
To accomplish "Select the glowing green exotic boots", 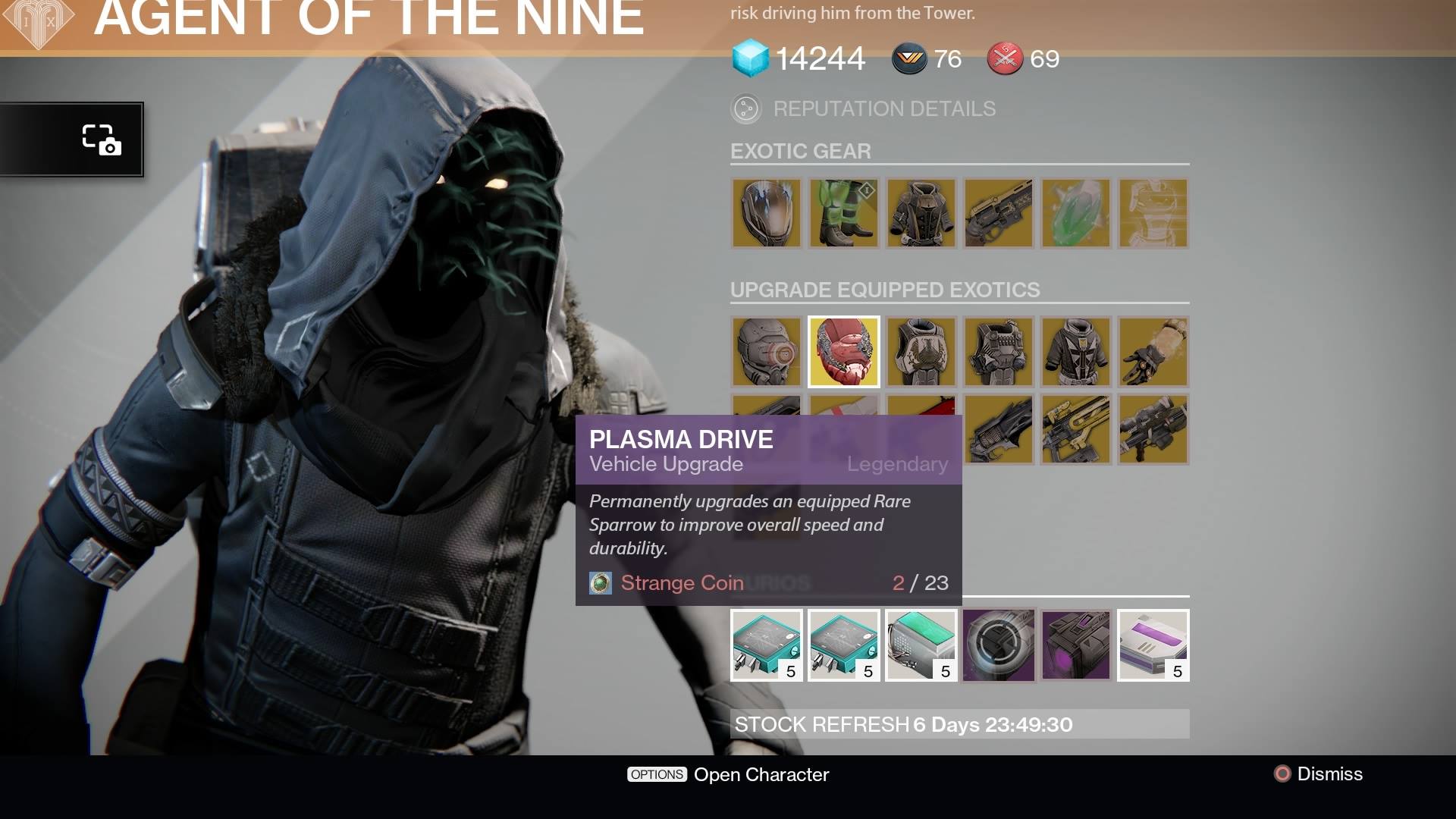I will click(844, 214).
